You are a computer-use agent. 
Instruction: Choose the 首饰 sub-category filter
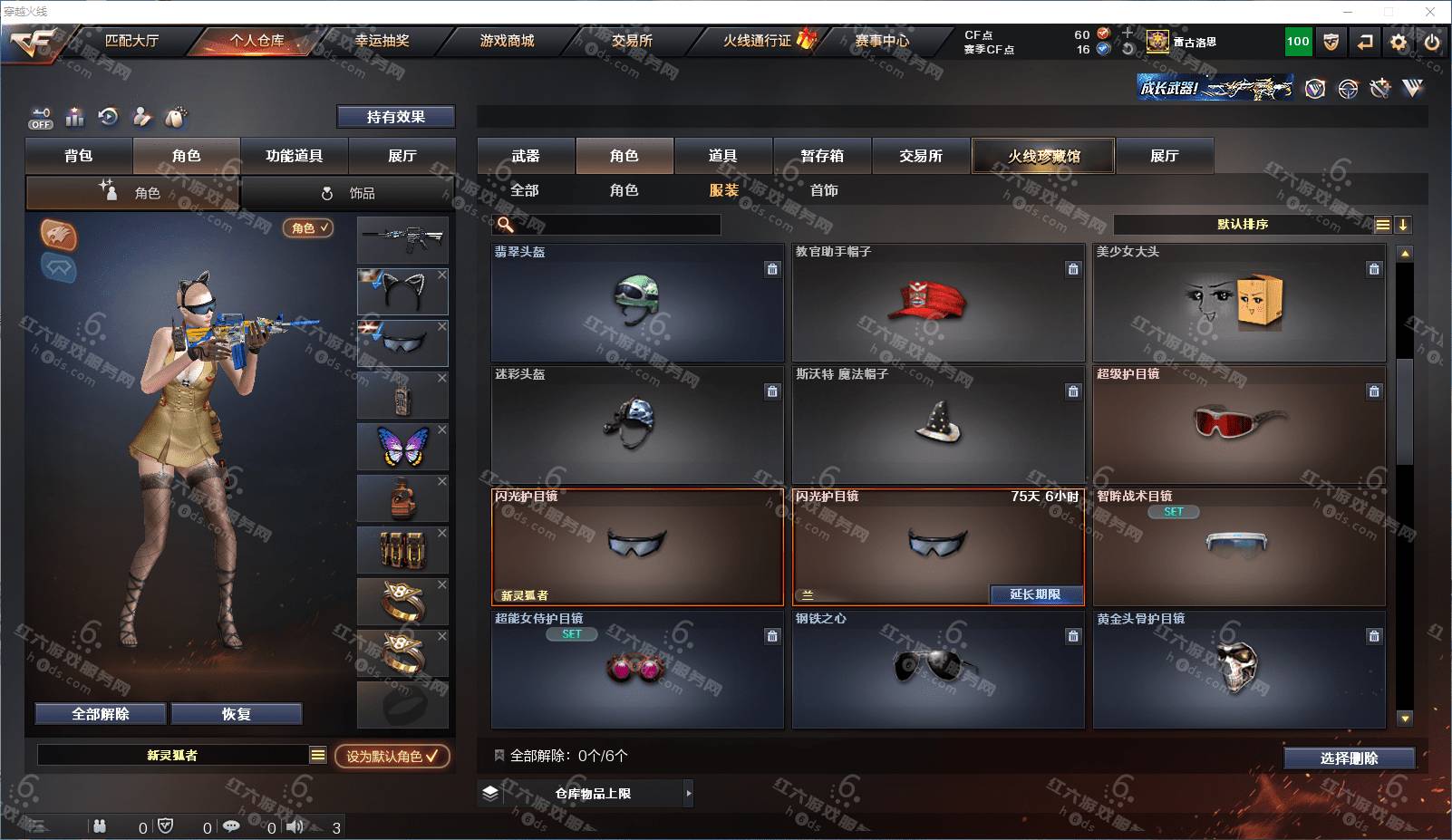click(x=824, y=190)
